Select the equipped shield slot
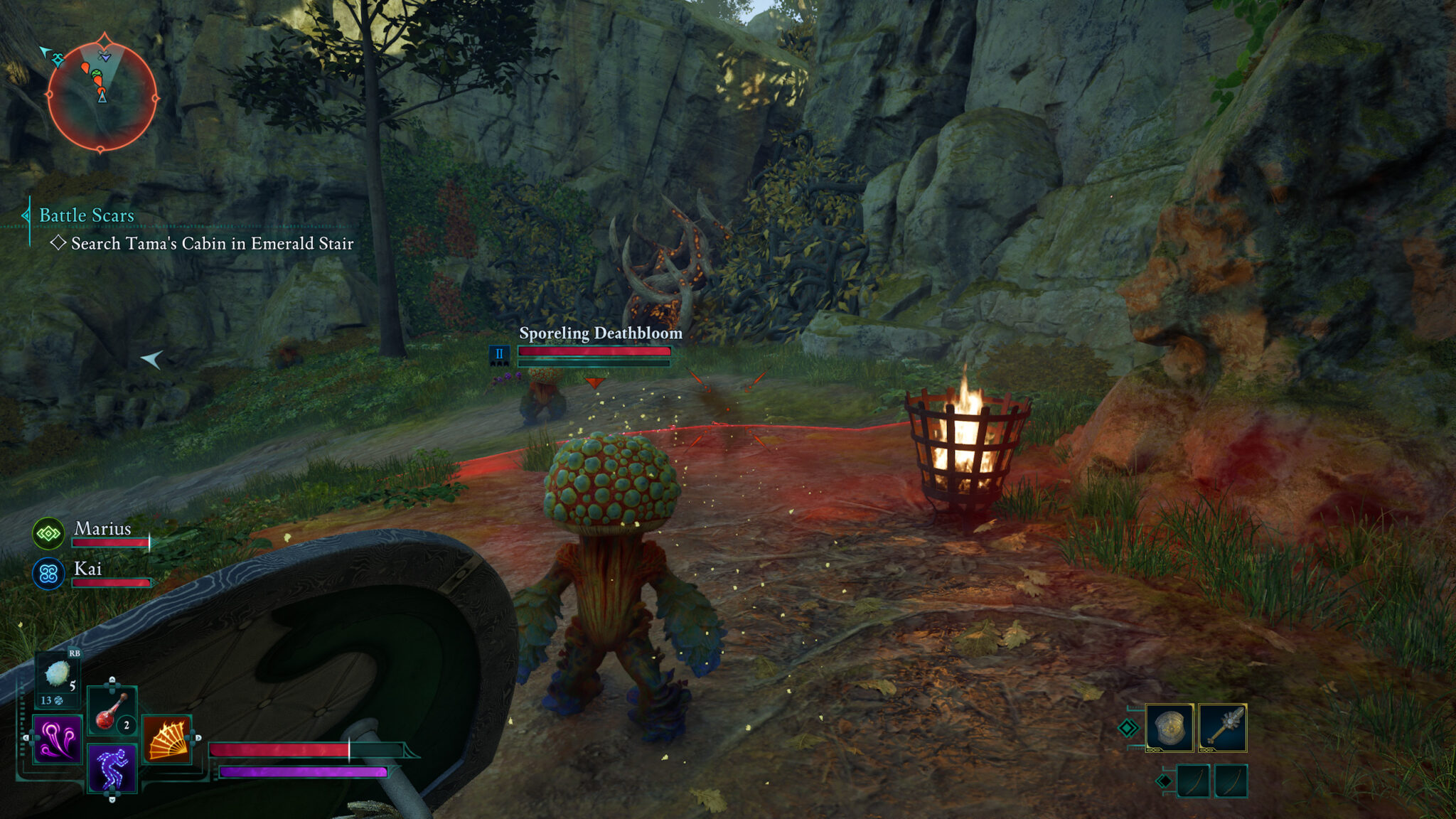This screenshot has width=1456, height=819. point(1169,728)
